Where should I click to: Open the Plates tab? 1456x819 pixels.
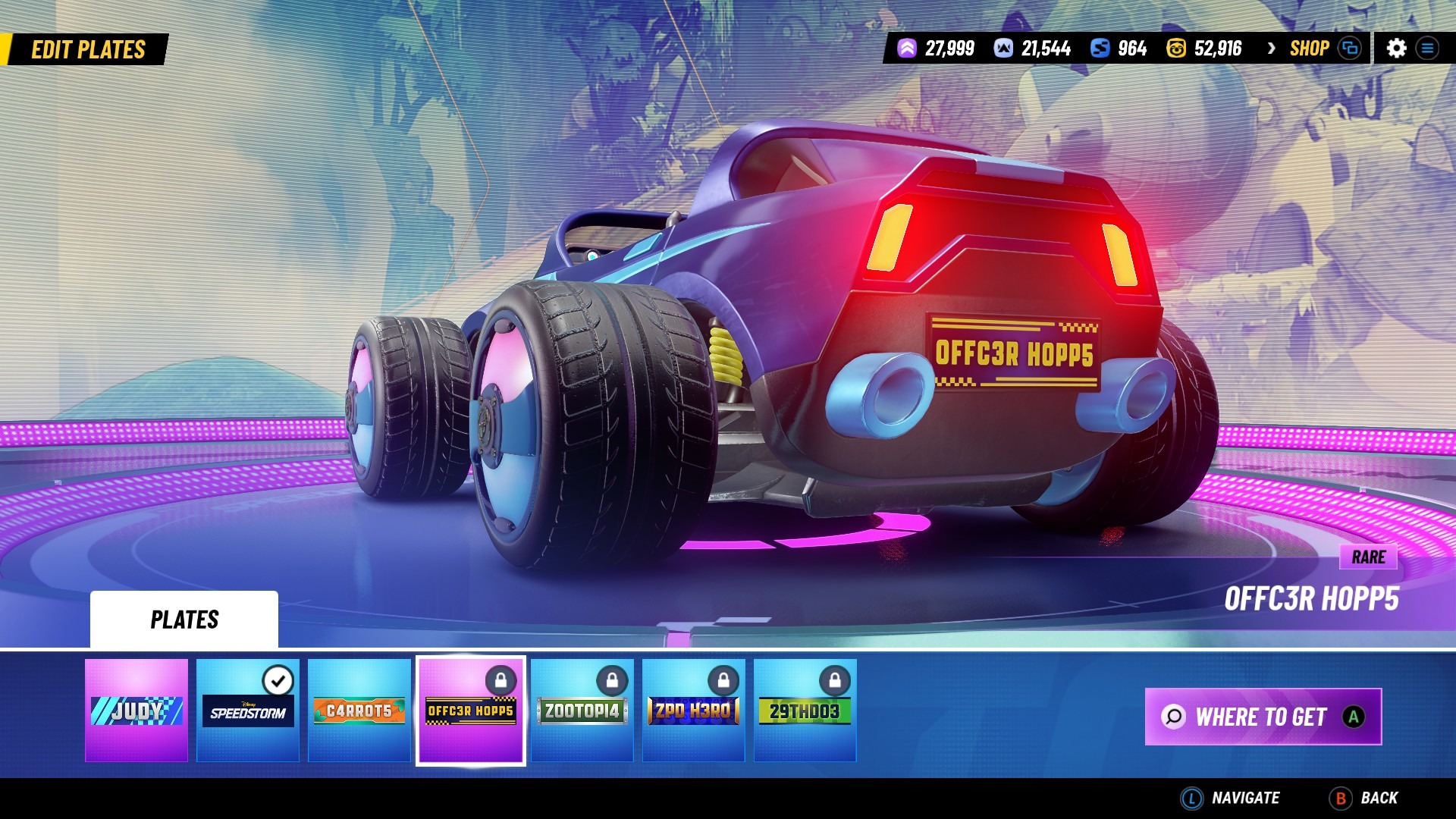click(184, 620)
